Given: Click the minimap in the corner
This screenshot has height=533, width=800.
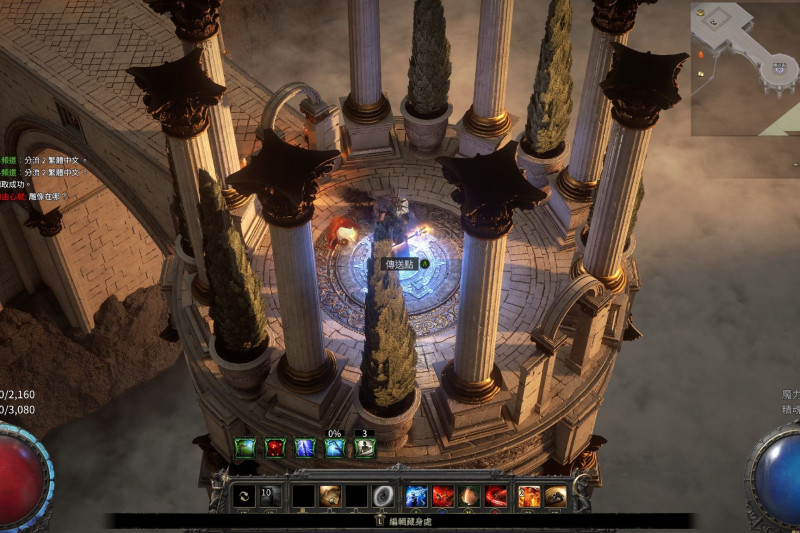Looking at the screenshot, I should coord(745,67).
